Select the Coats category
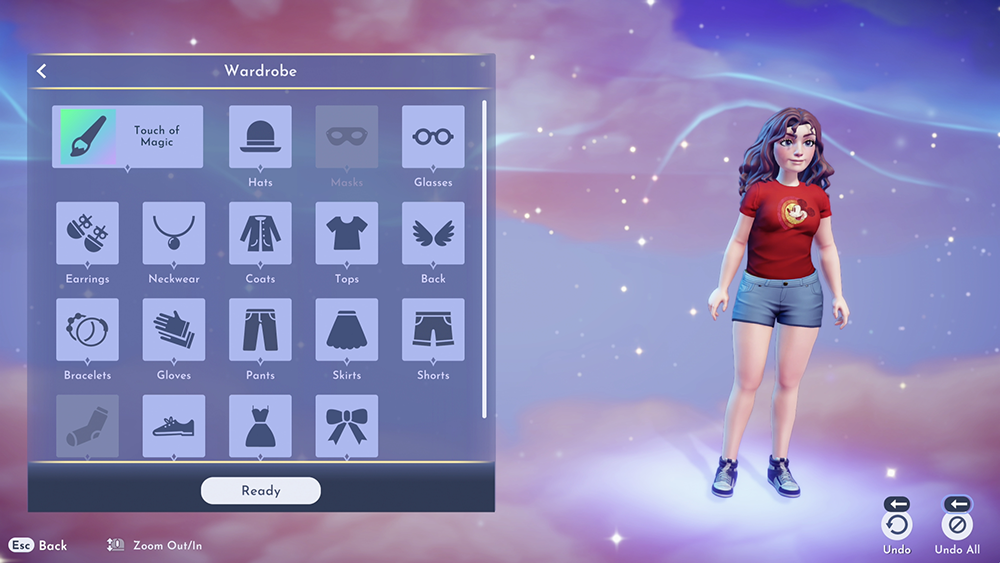Viewport: 1000px width, 563px height. pos(260,233)
